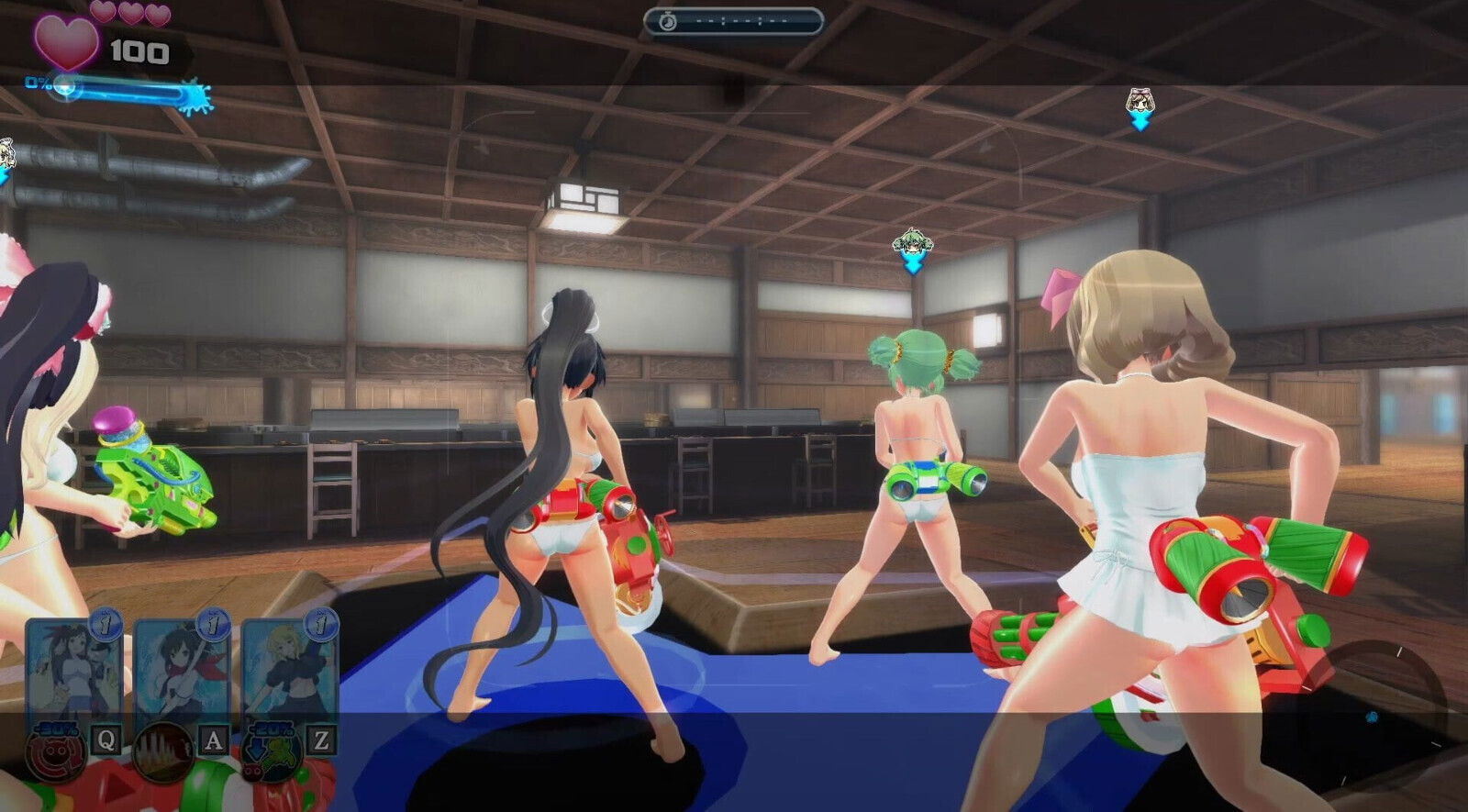
Task: Toggle the rightmost heart at the top left
Action: point(157,13)
